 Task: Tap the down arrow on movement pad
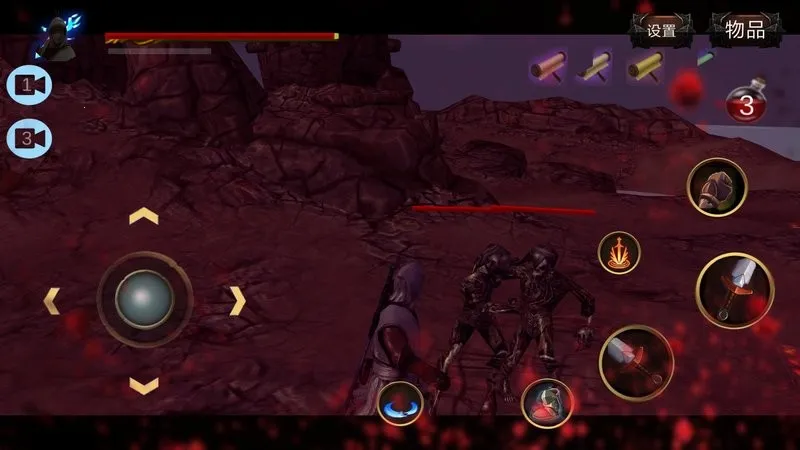click(x=144, y=385)
